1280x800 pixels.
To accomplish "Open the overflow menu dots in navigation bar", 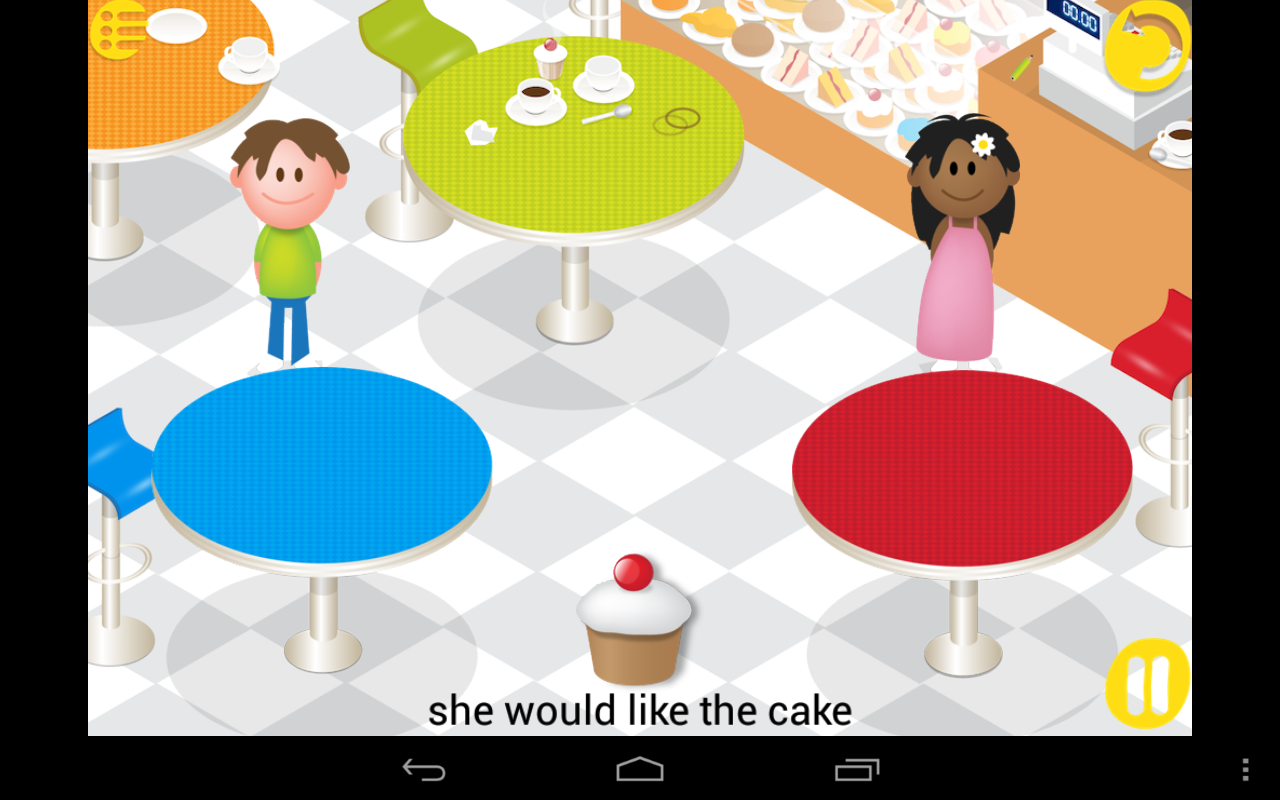I will pyautogui.click(x=1243, y=769).
